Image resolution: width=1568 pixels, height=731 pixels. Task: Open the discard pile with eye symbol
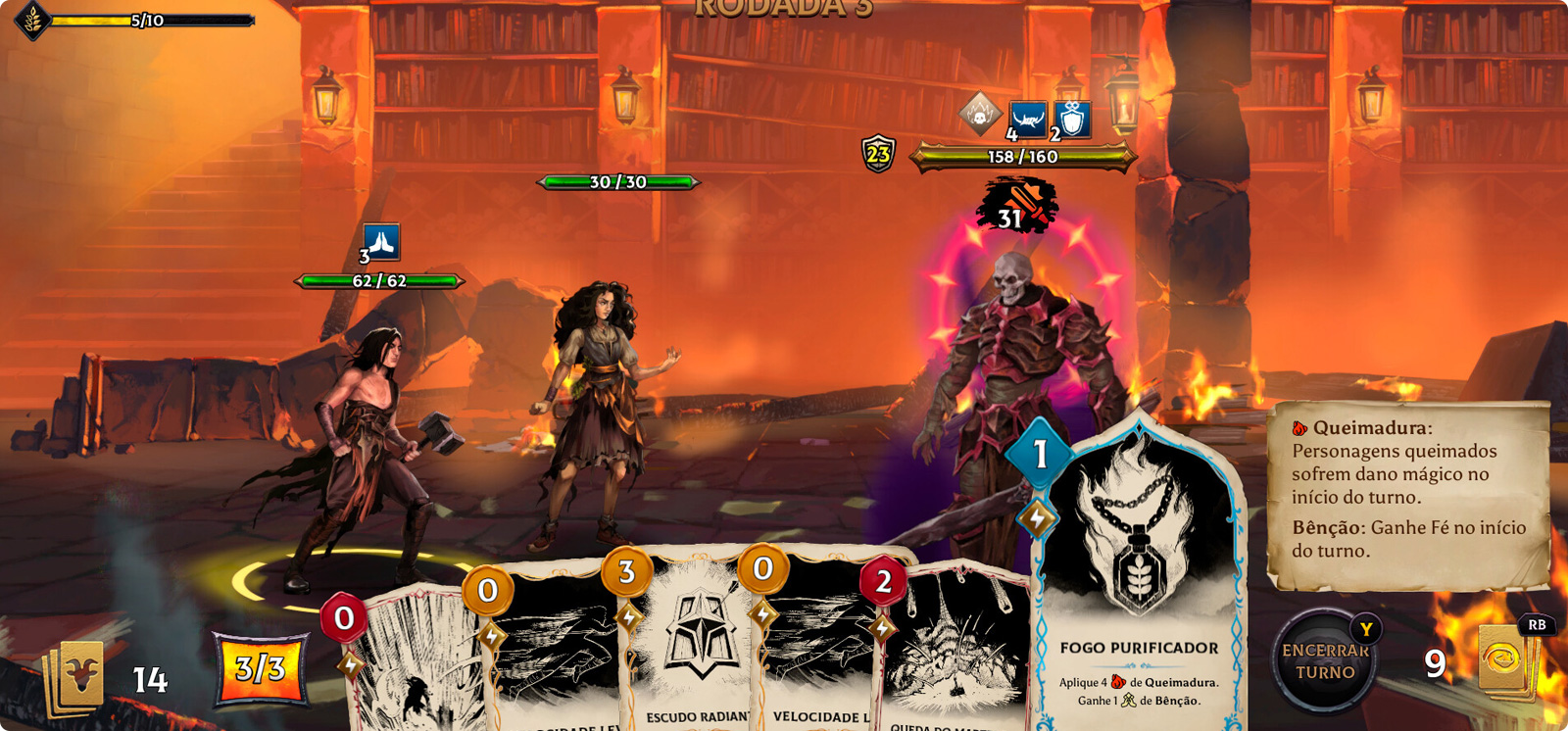pyautogui.click(x=1503, y=661)
